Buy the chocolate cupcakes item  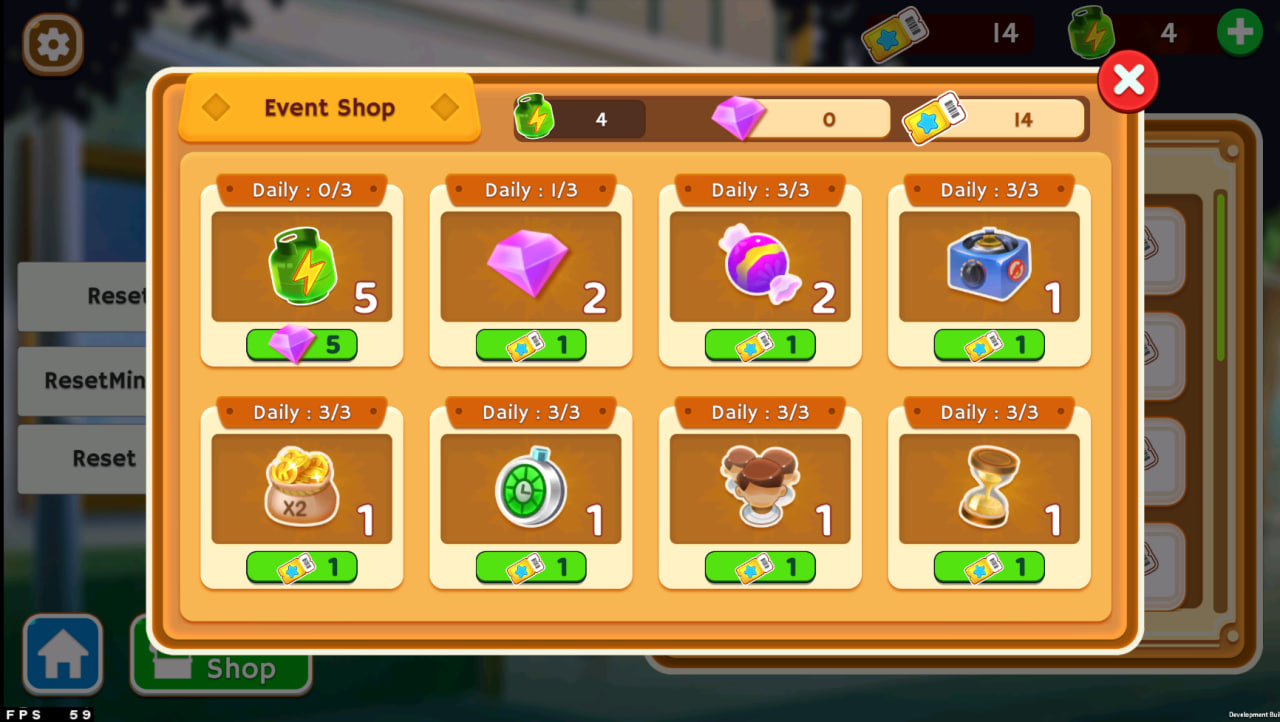tap(759, 567)
